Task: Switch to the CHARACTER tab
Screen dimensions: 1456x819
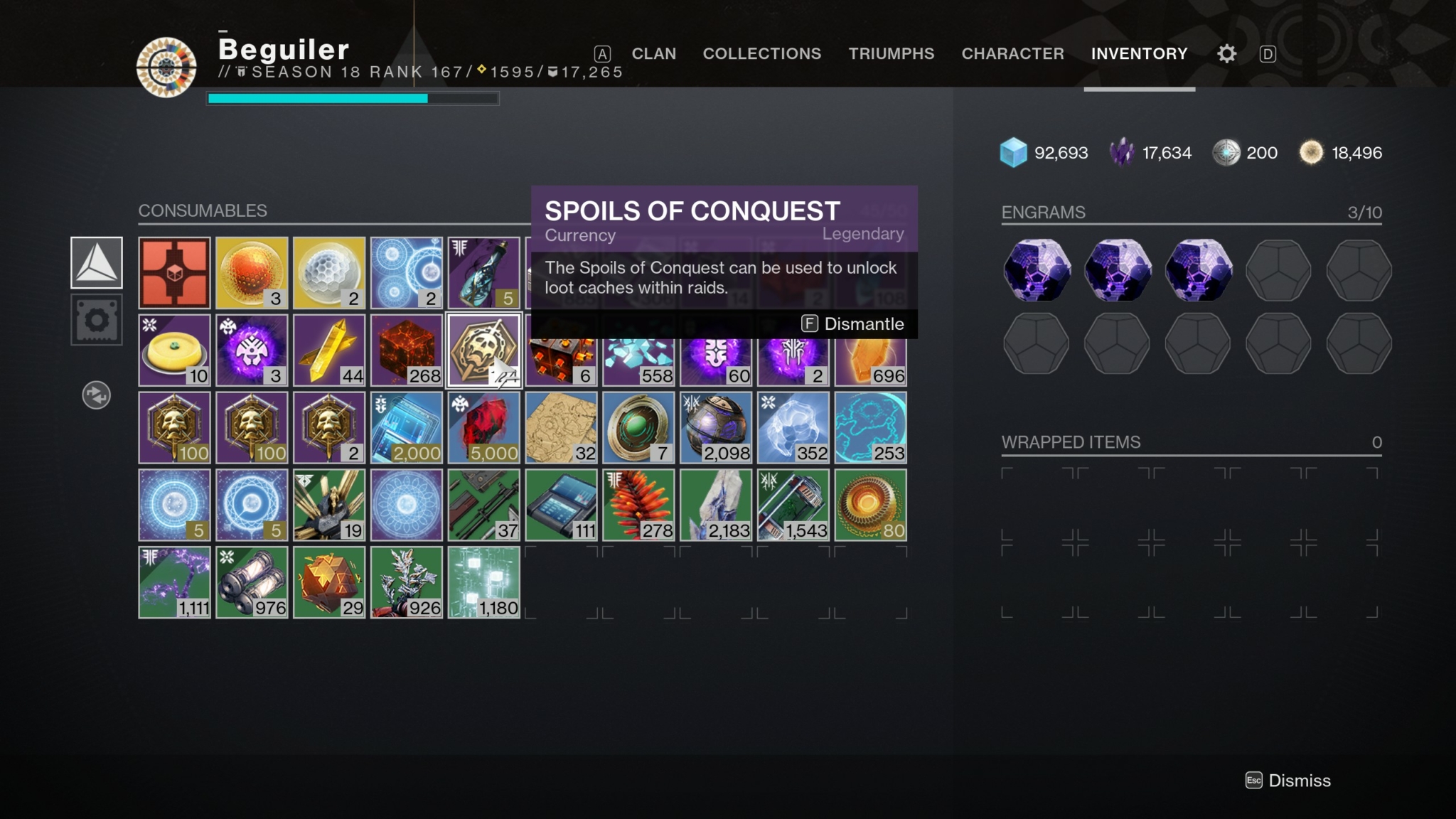Action: [x=1012, y=53]
